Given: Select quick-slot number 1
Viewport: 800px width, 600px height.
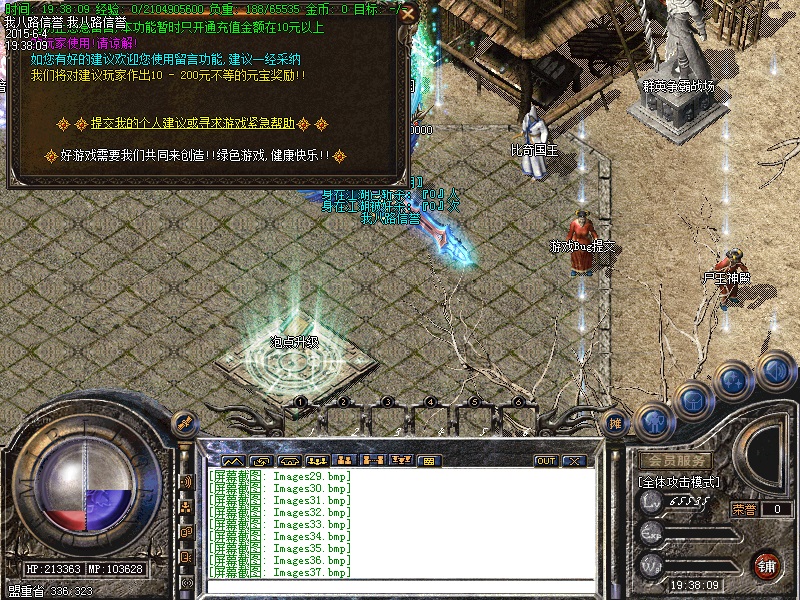Looking at the screenshot, I should [x=300, y=401].
